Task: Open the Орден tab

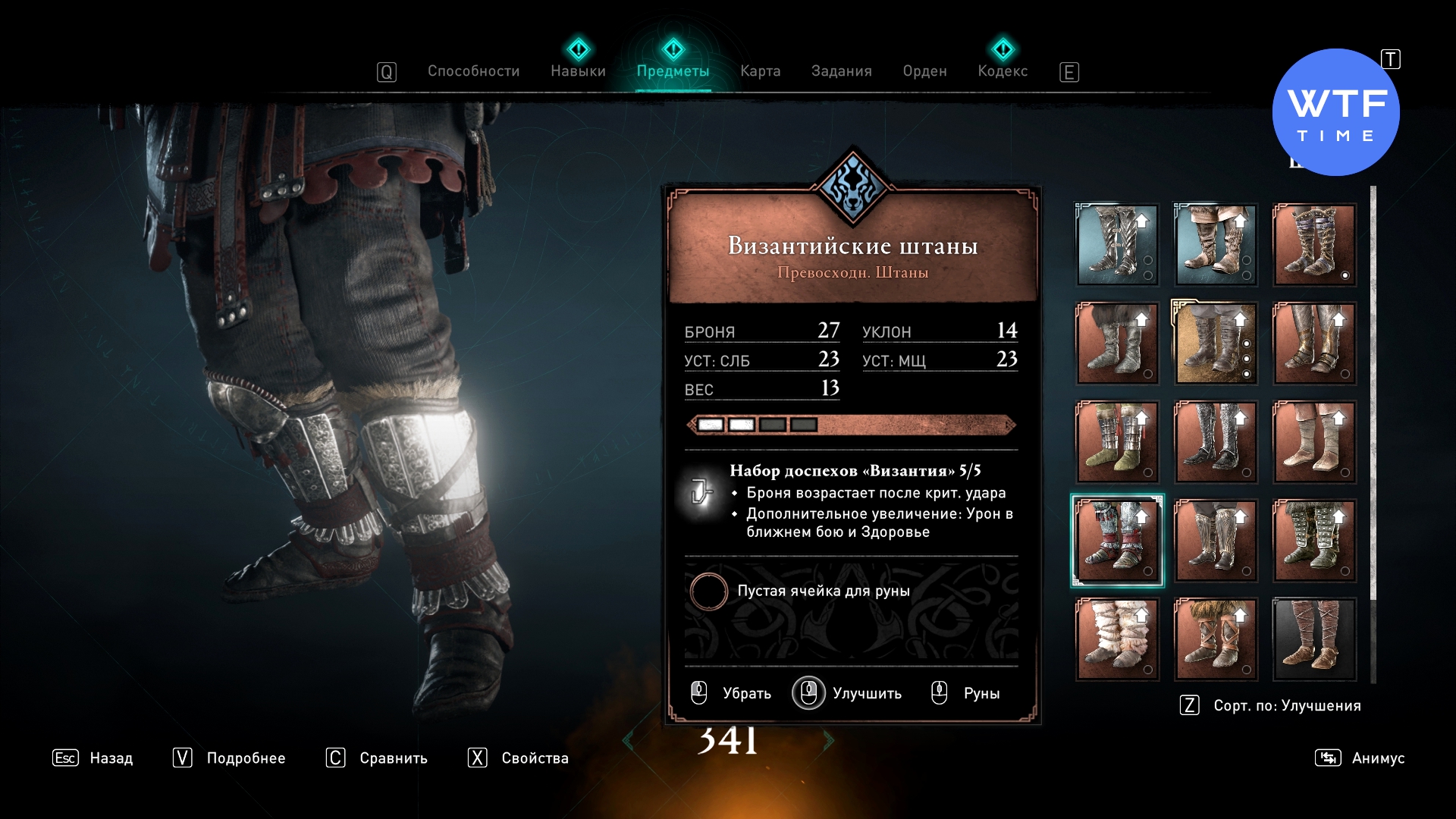Action: pyautogui.click(x=924, y=71)
